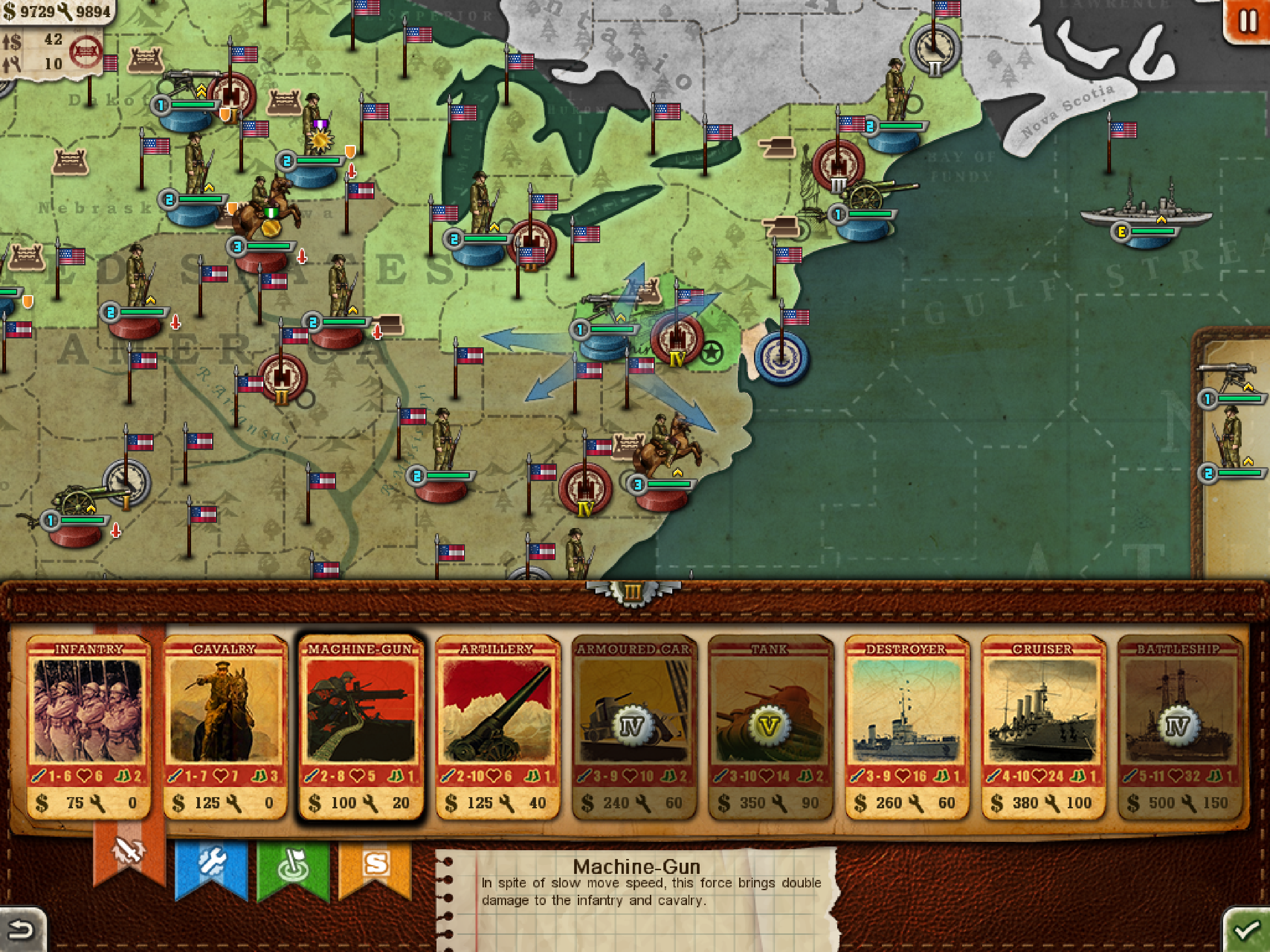Choose the locked Battleship card
The width and height of the screenshot is (1270, 952).
[1179, 727]
